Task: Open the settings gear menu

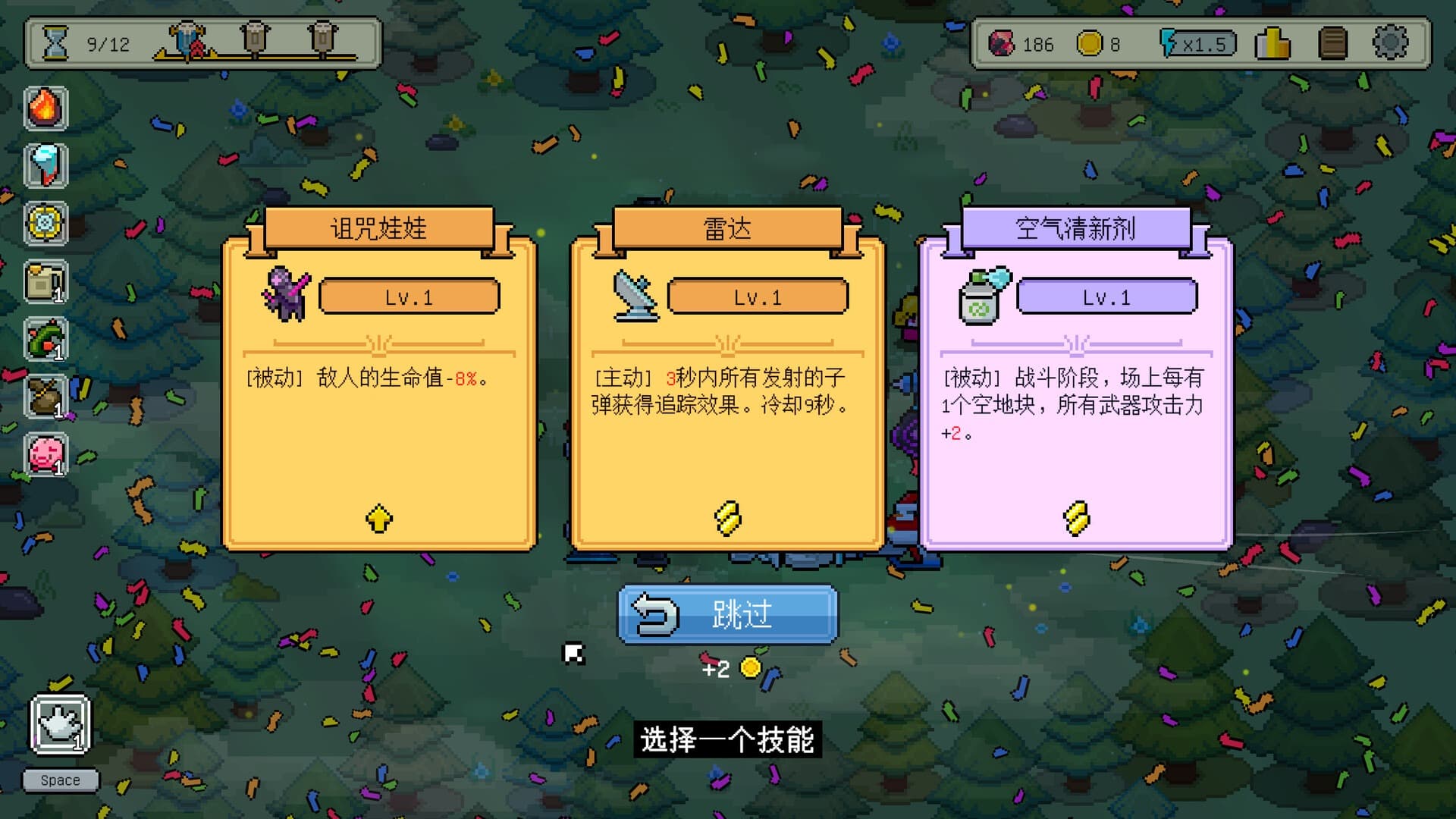Action: tap(1392, 45)
